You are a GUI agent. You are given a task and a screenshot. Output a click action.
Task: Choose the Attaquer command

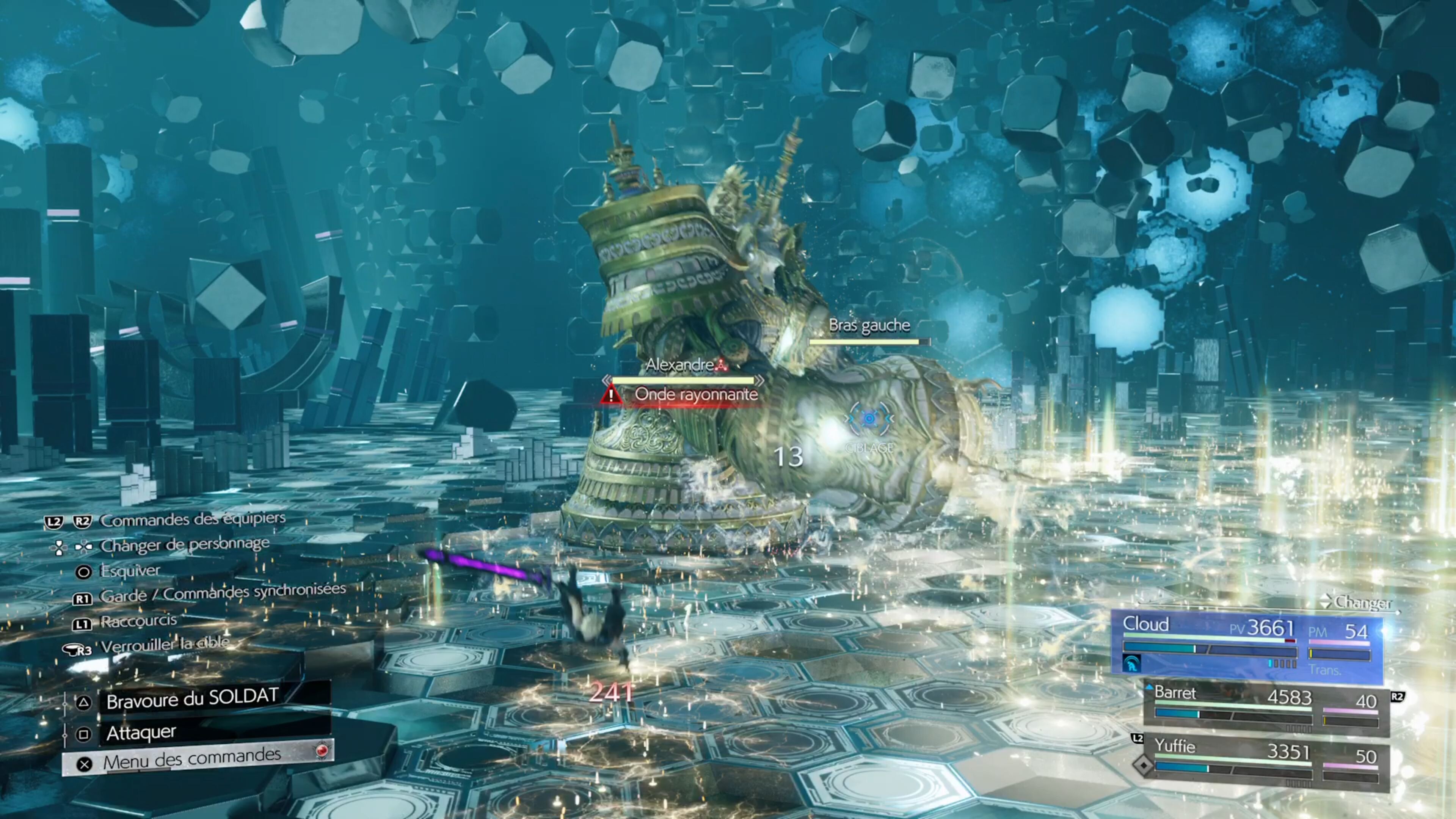tap(141, 733)
